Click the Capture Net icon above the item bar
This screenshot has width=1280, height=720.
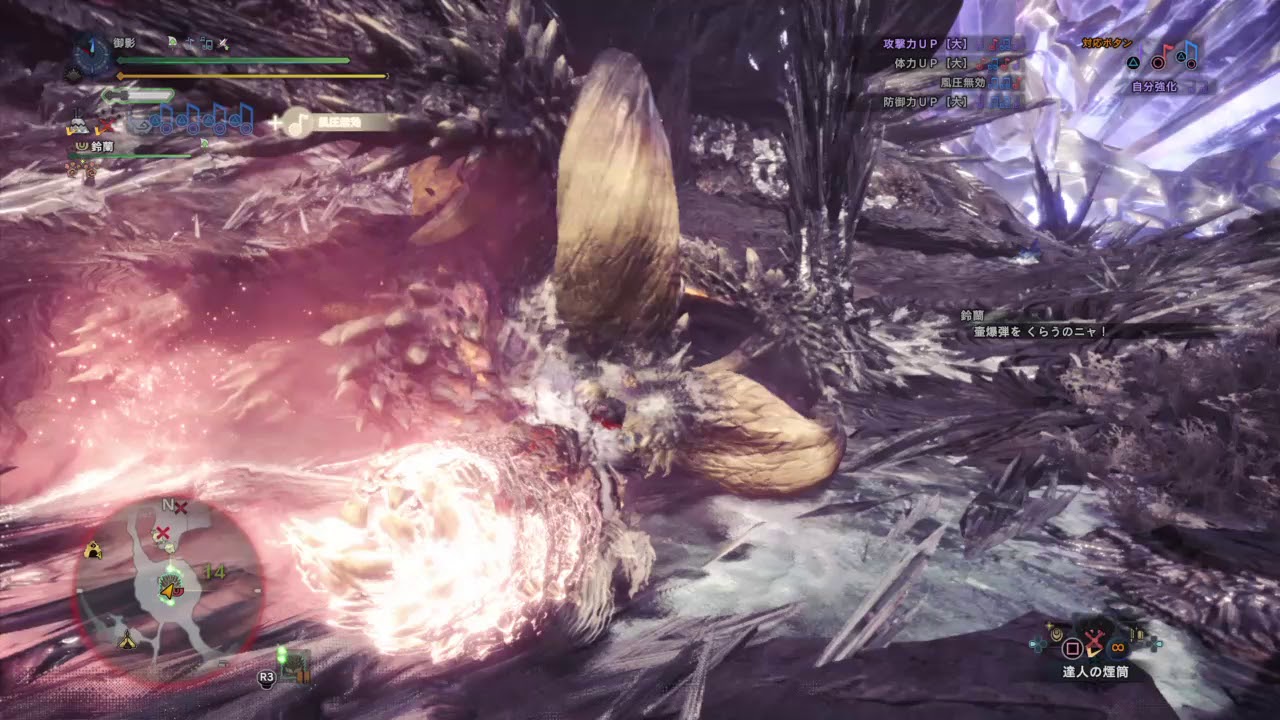click(1094, 640)
